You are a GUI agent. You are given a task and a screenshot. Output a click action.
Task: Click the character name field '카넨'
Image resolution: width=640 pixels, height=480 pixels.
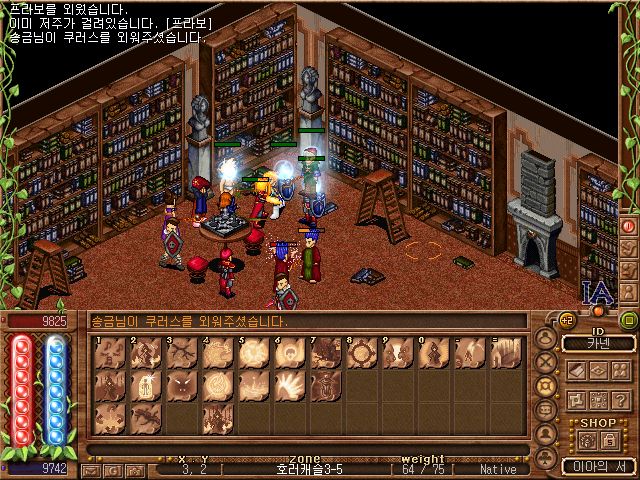[x=598, y=344]
